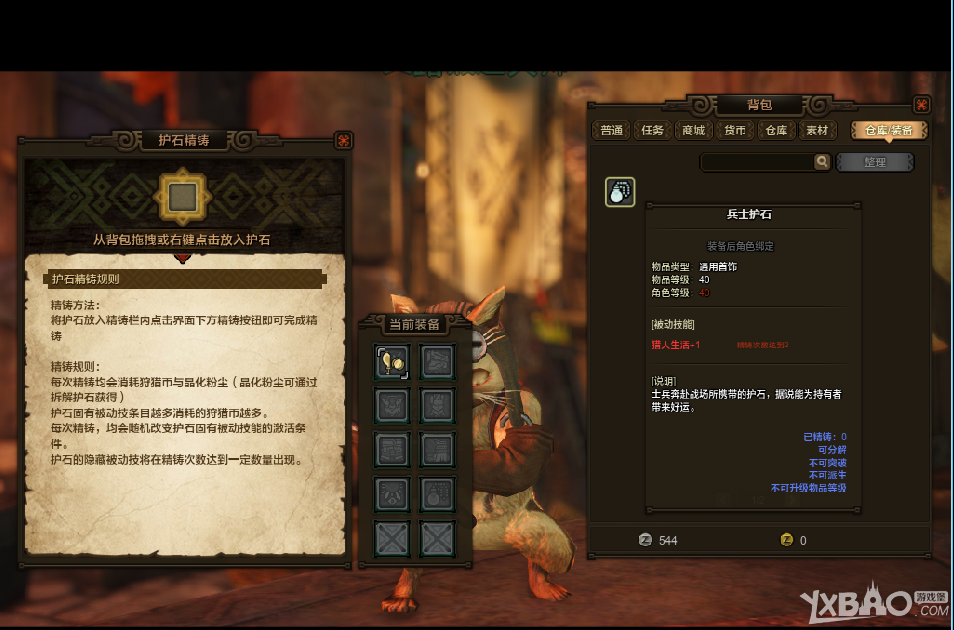This screenshot has height=630, width=954.
Task: Open the 素材 materials tab
Action: (x=817, y=130)
